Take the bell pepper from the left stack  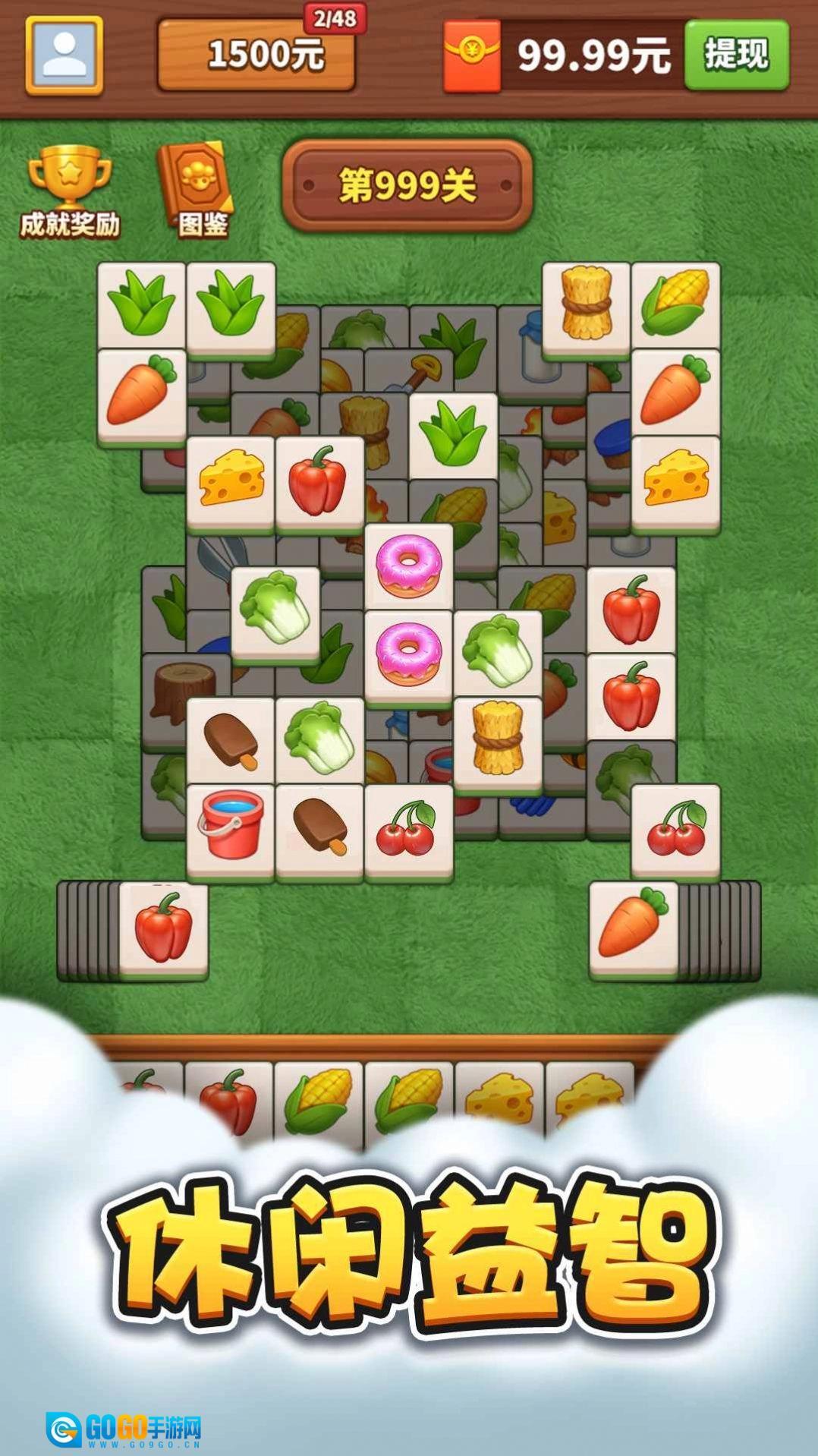tap(163, 927)
